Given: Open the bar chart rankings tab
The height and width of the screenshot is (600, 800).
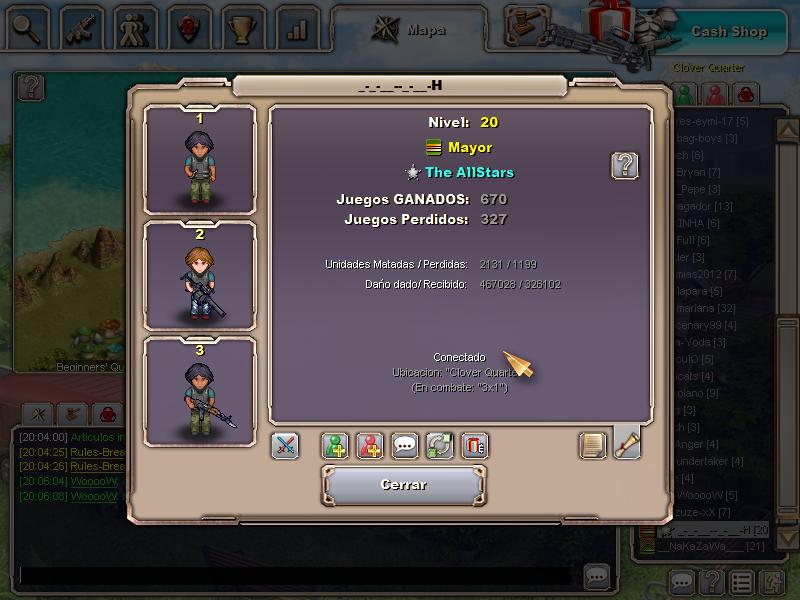Looking at the screenshot, I should pyautogui.click(x=295, y=29).
